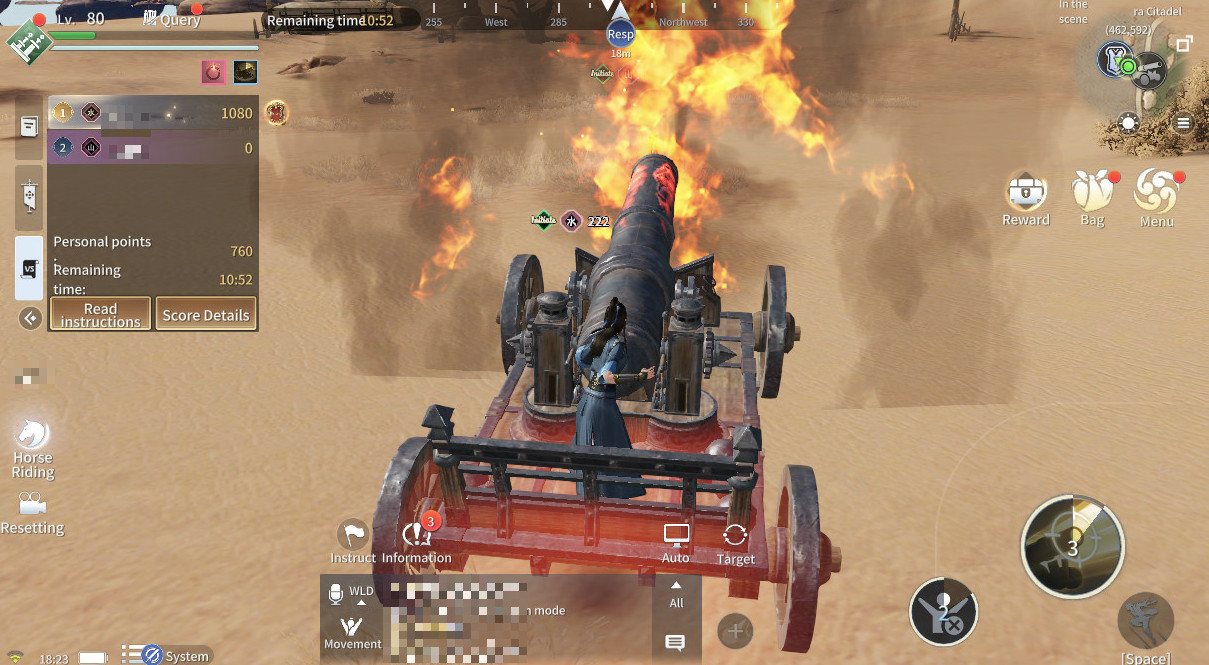Activate the crossed-out dismount skill icon
The image size is (1209, 665).
coord(943,611)
